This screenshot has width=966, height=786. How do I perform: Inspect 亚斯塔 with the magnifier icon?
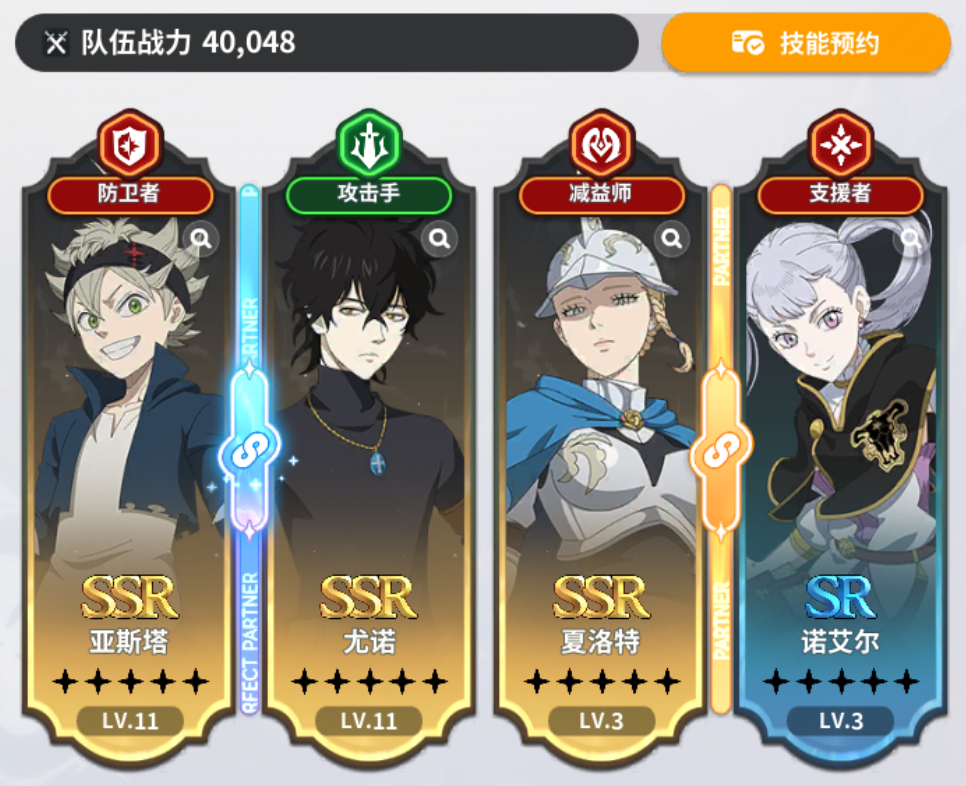(x=201, y=238)
